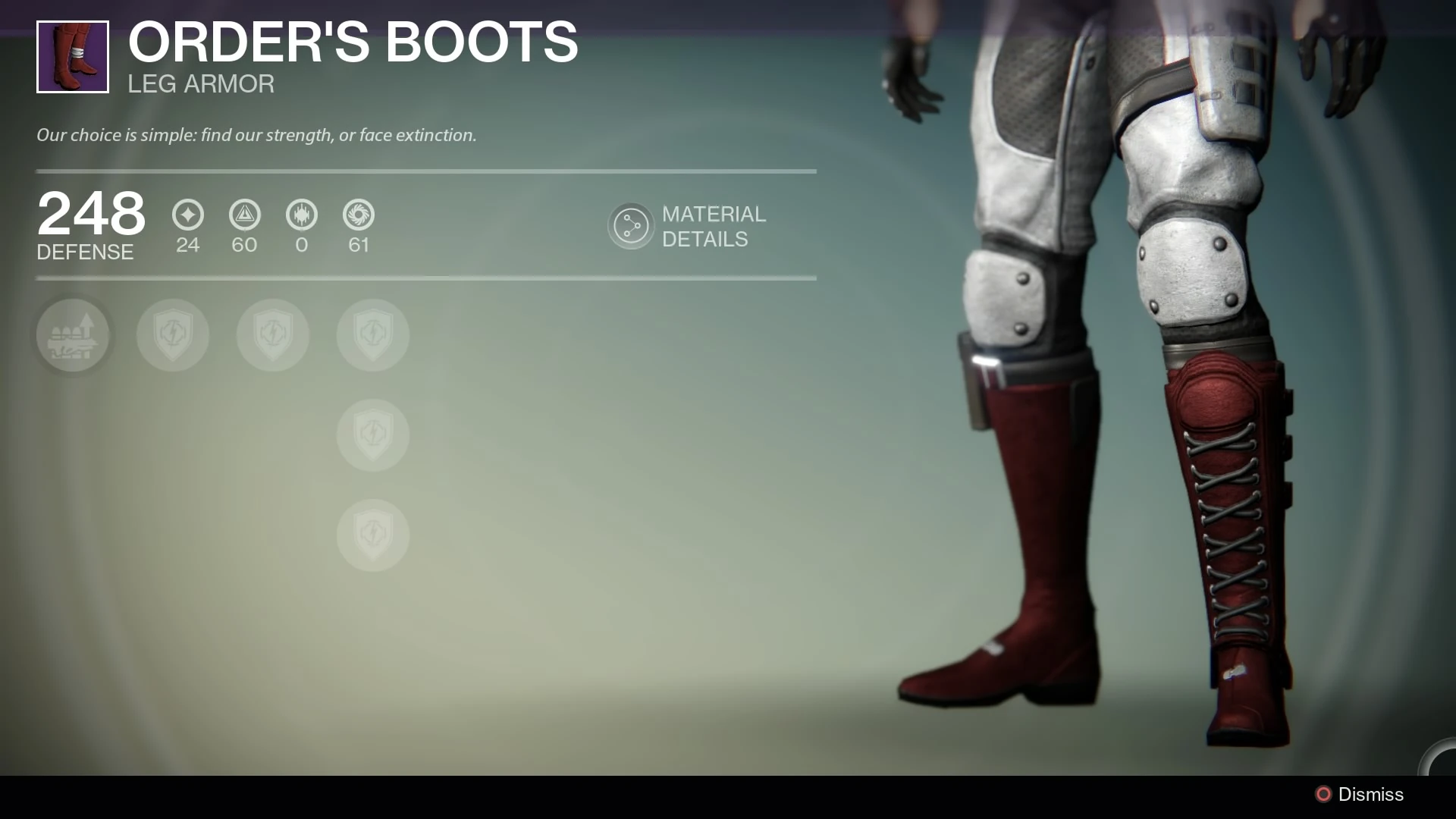
Task: Click the LEG ARMOR subtitle label
Action: pos(200,83)
